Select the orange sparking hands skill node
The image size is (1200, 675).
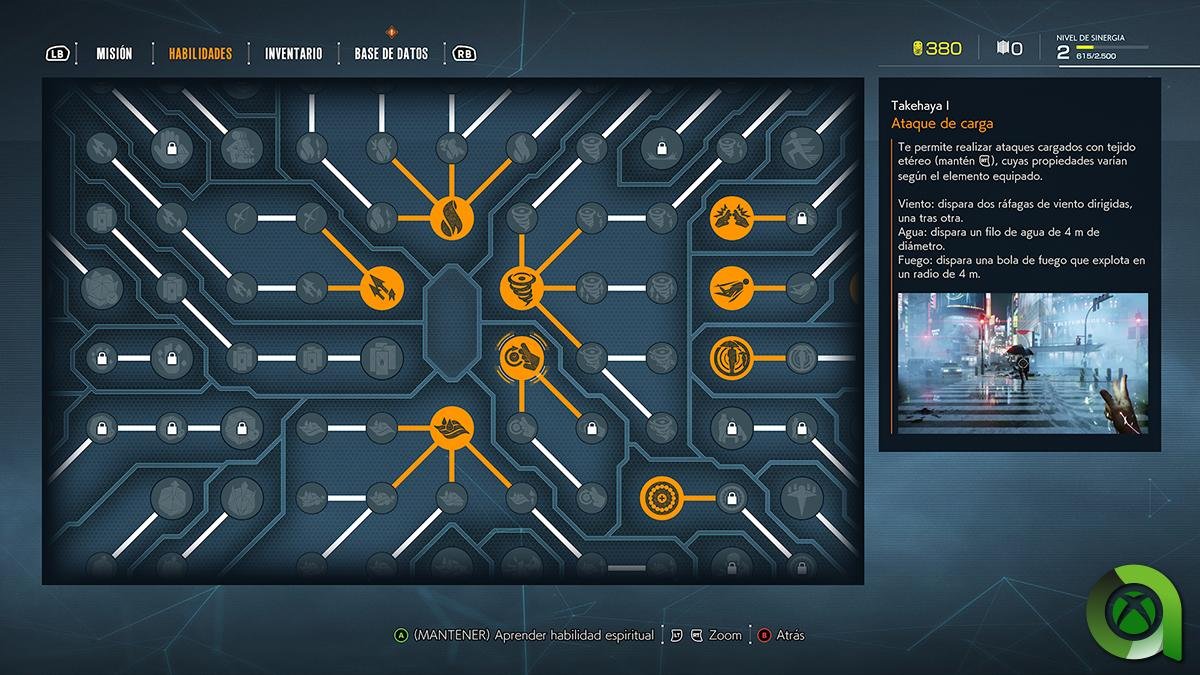tap(730, 218)
